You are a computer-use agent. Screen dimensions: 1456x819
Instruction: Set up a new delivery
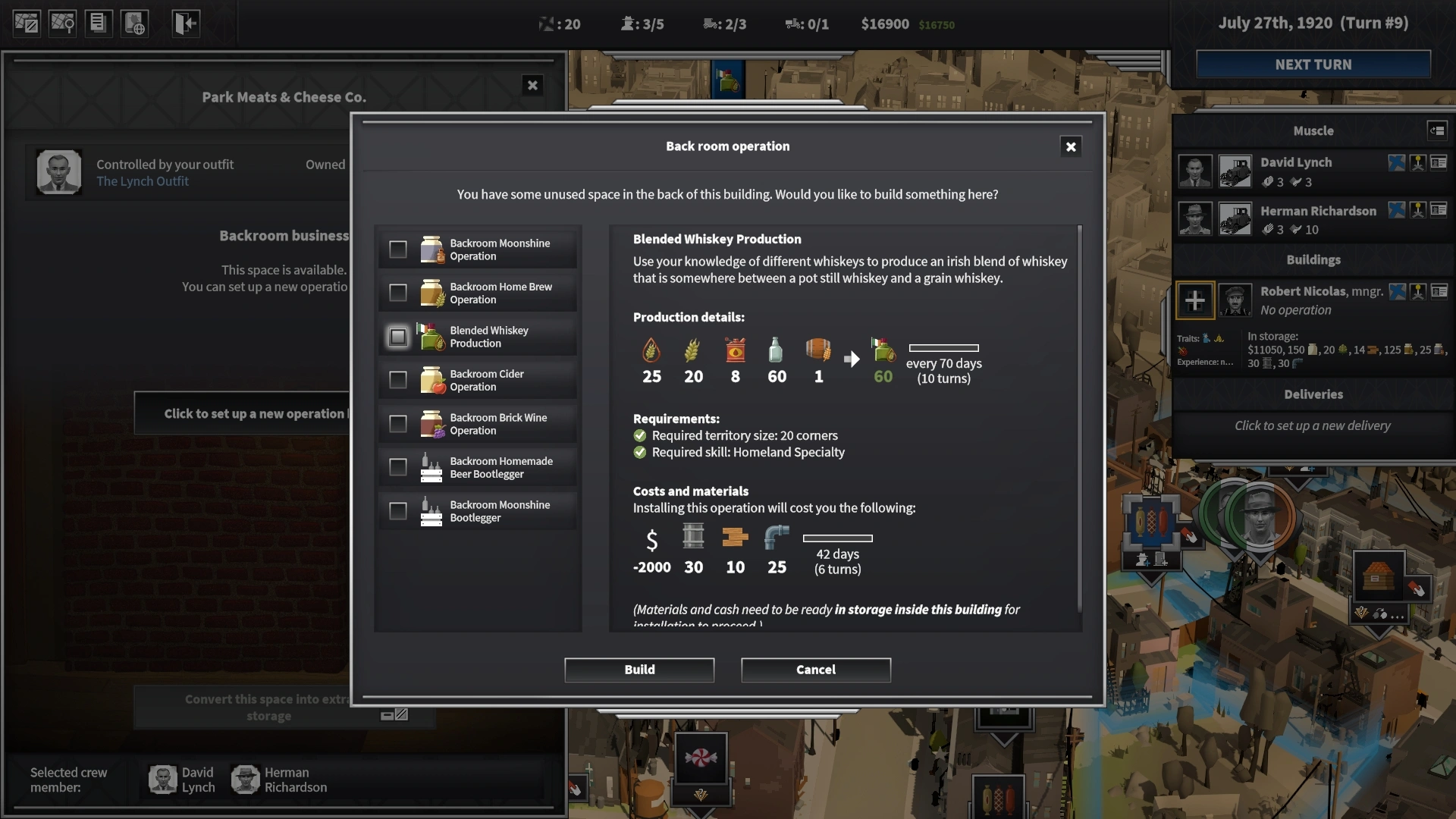[1312, 425]
